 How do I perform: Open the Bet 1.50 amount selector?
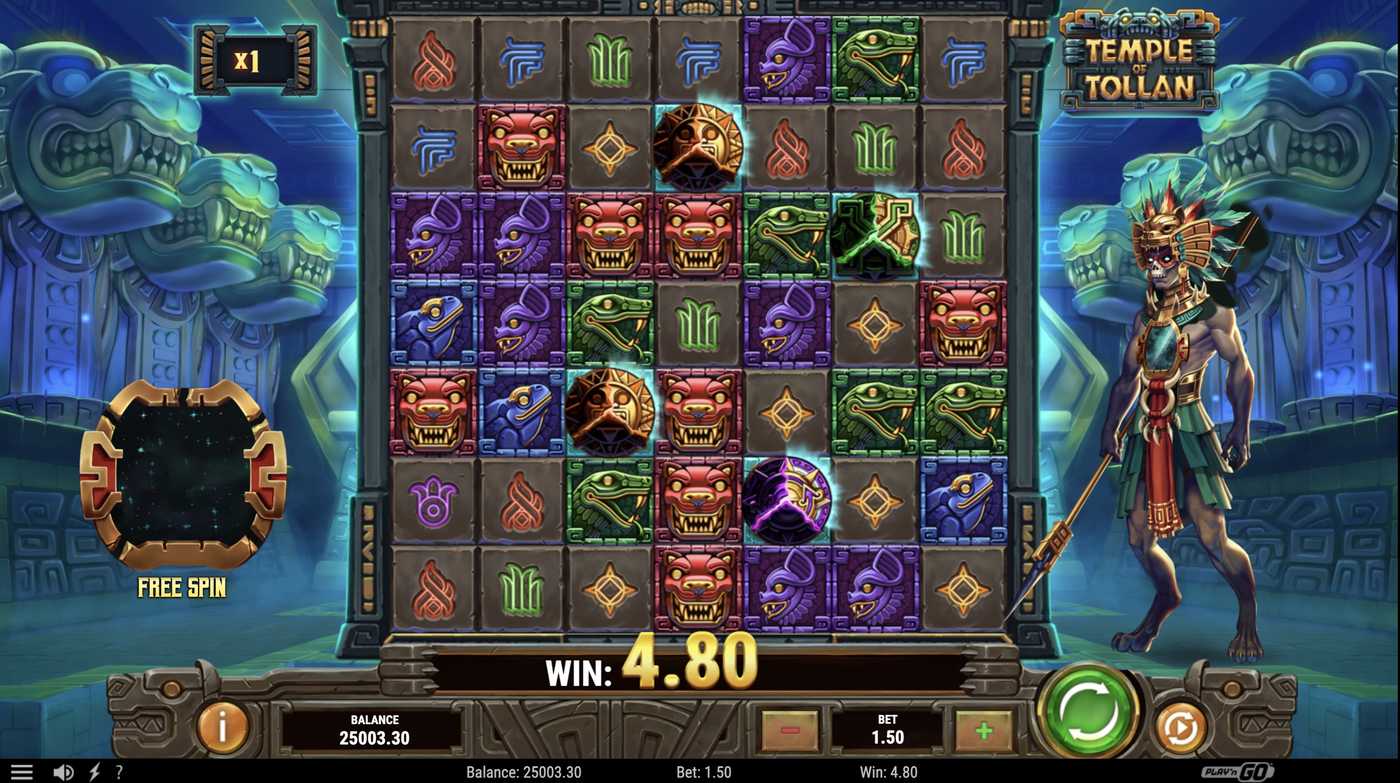pos(888,731)
